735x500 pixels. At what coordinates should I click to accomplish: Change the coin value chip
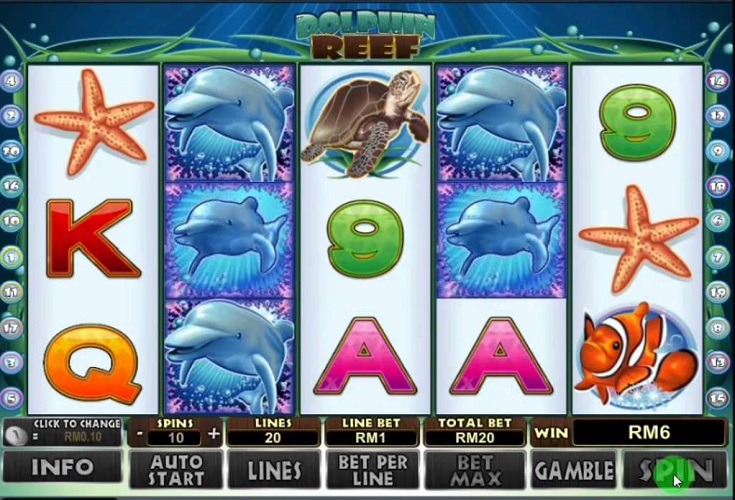pyautogui.click(x=15, y=435)
